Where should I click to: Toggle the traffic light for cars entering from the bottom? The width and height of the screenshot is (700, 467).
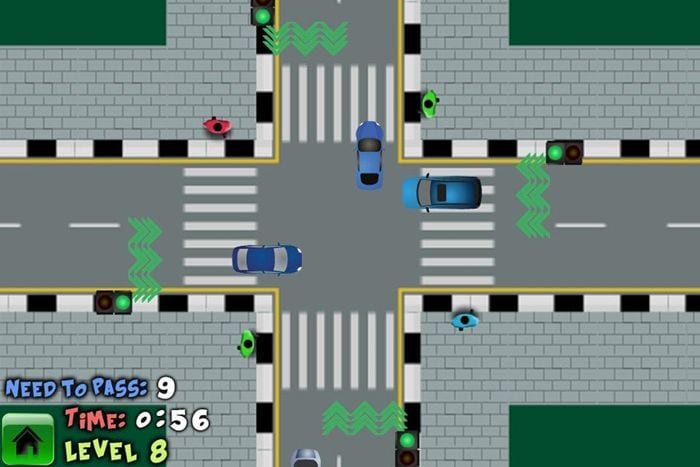coord(406,447)
